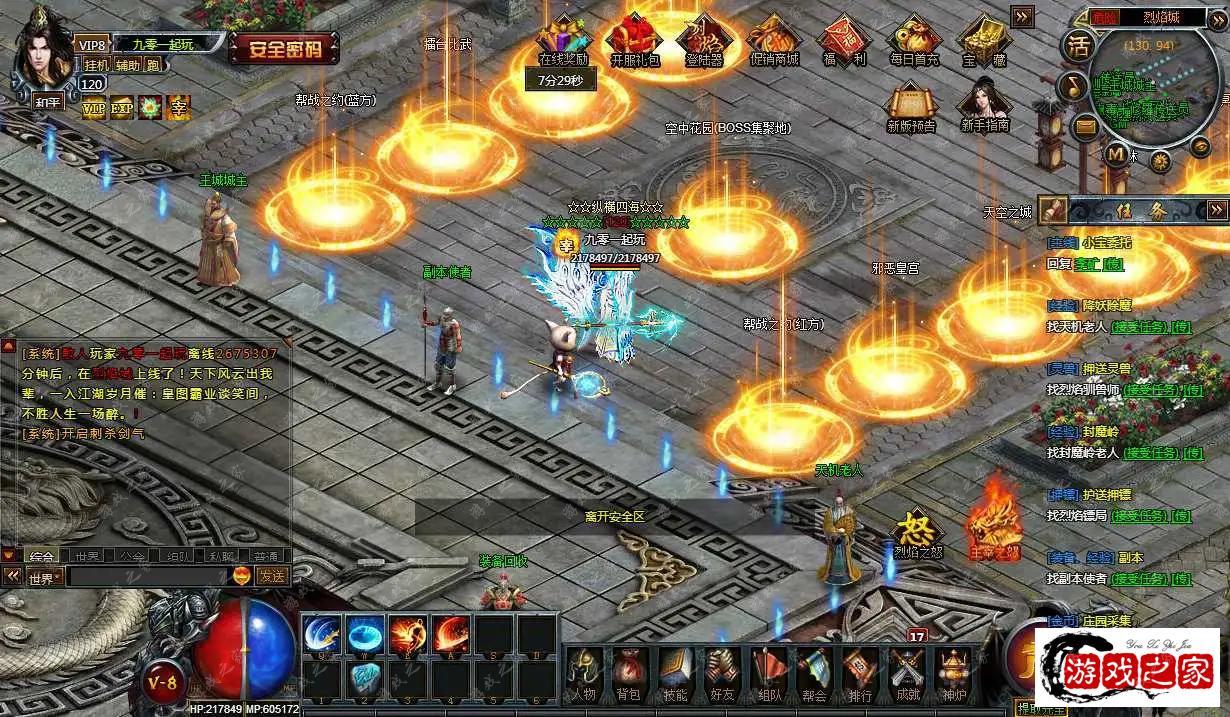Open the 宝藏 treasure chest icon
1230x717 pixels.
click(x=983, y=40)
